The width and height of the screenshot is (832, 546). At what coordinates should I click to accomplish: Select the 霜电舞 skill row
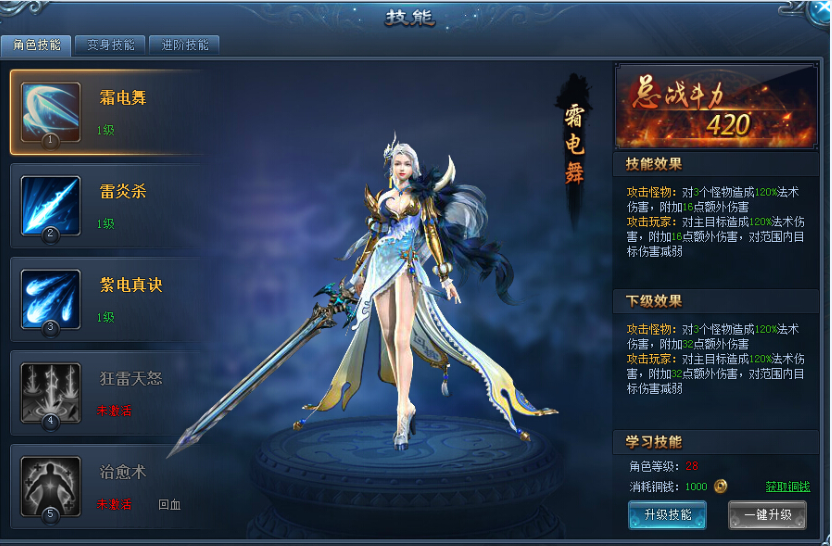tap(110, 112)
